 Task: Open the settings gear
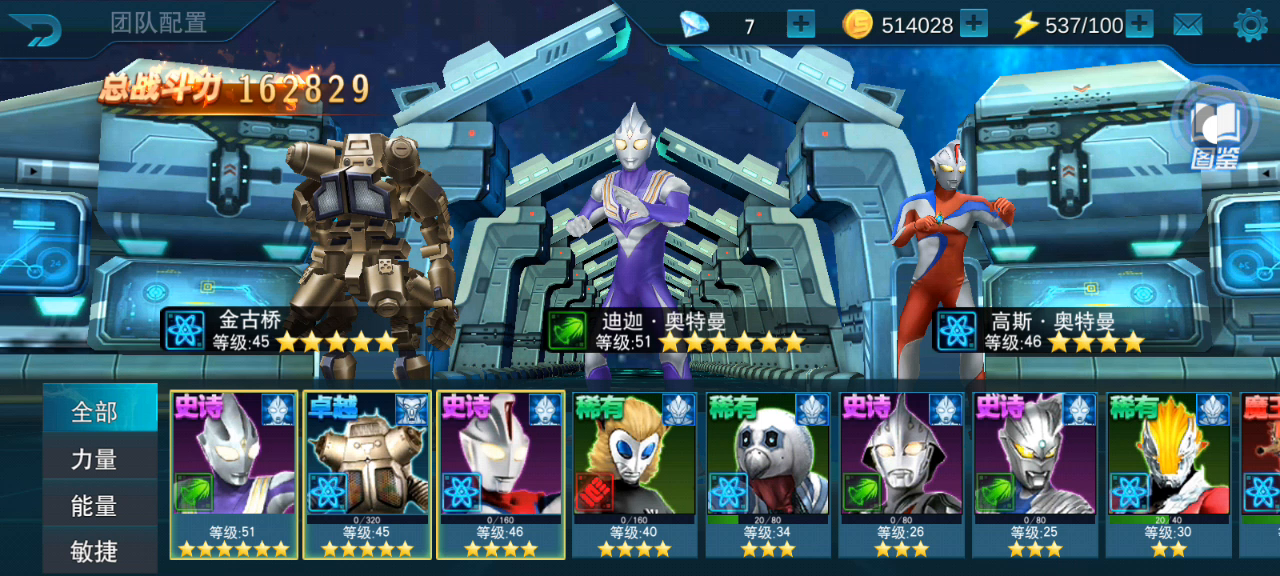(x=1250, y=25)
